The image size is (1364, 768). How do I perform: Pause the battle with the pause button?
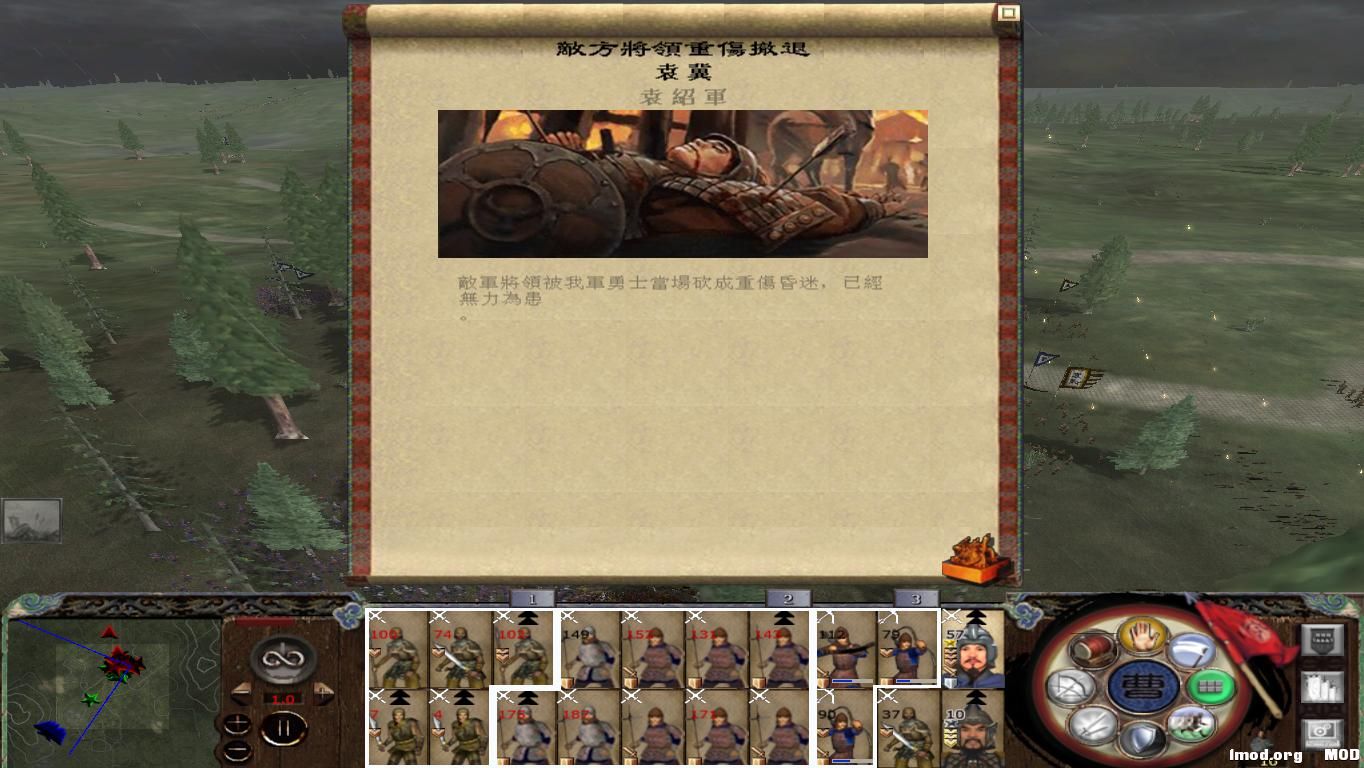(x=283, y=727)
